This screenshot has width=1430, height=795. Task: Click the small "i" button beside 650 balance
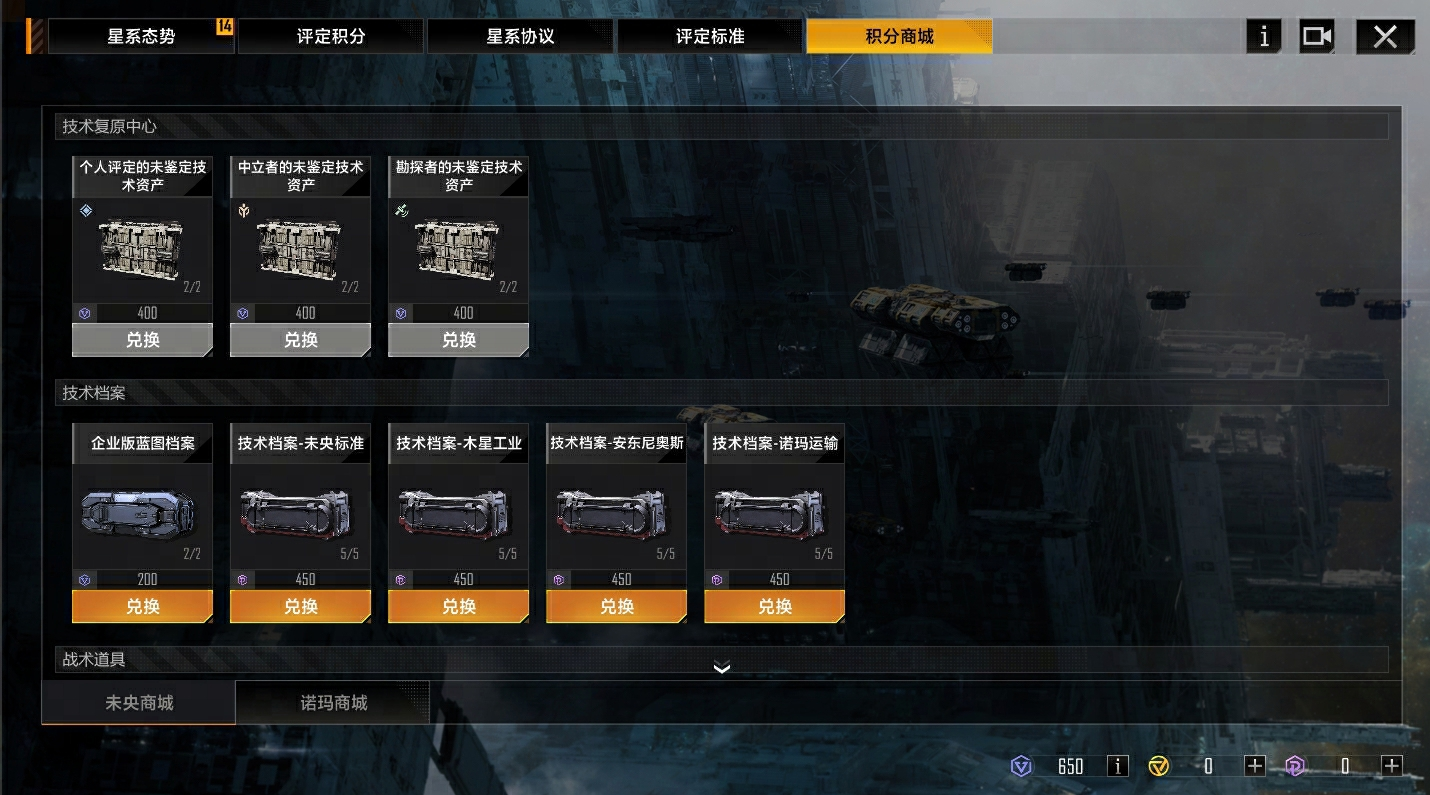1117,765
